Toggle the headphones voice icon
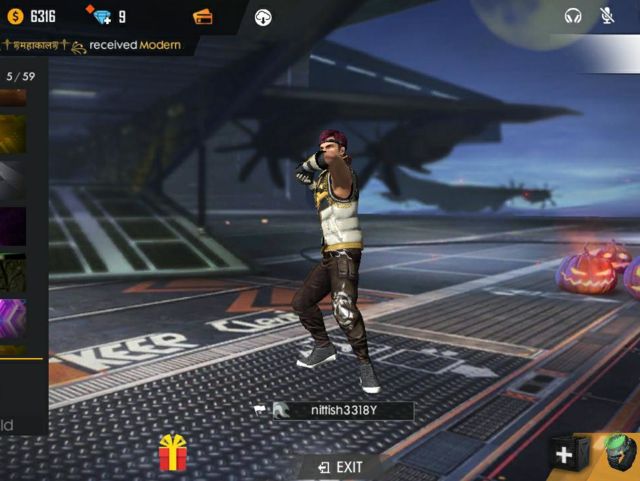 click(573, 16)
